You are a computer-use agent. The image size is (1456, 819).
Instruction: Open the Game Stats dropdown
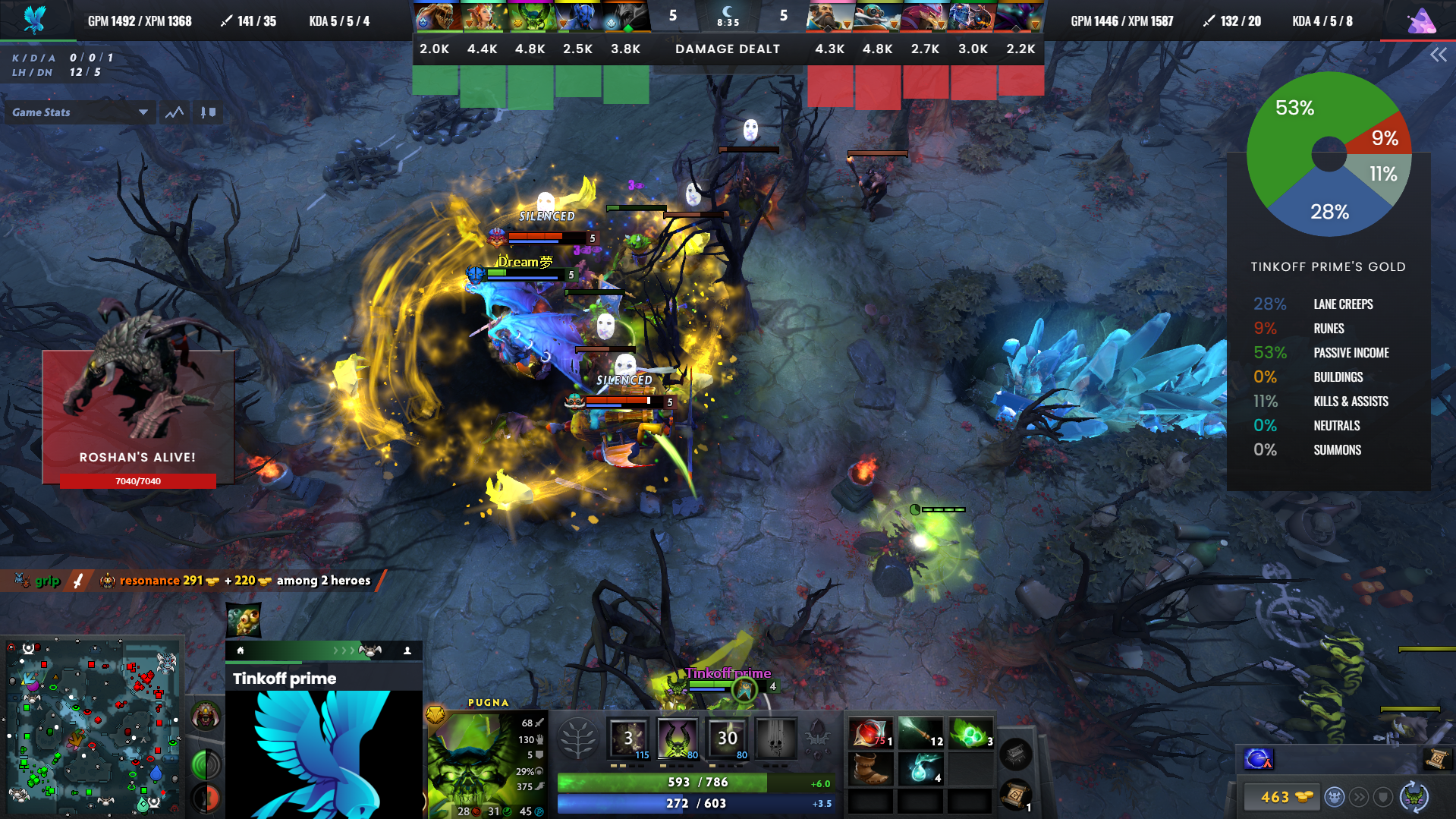pos(79,112)
